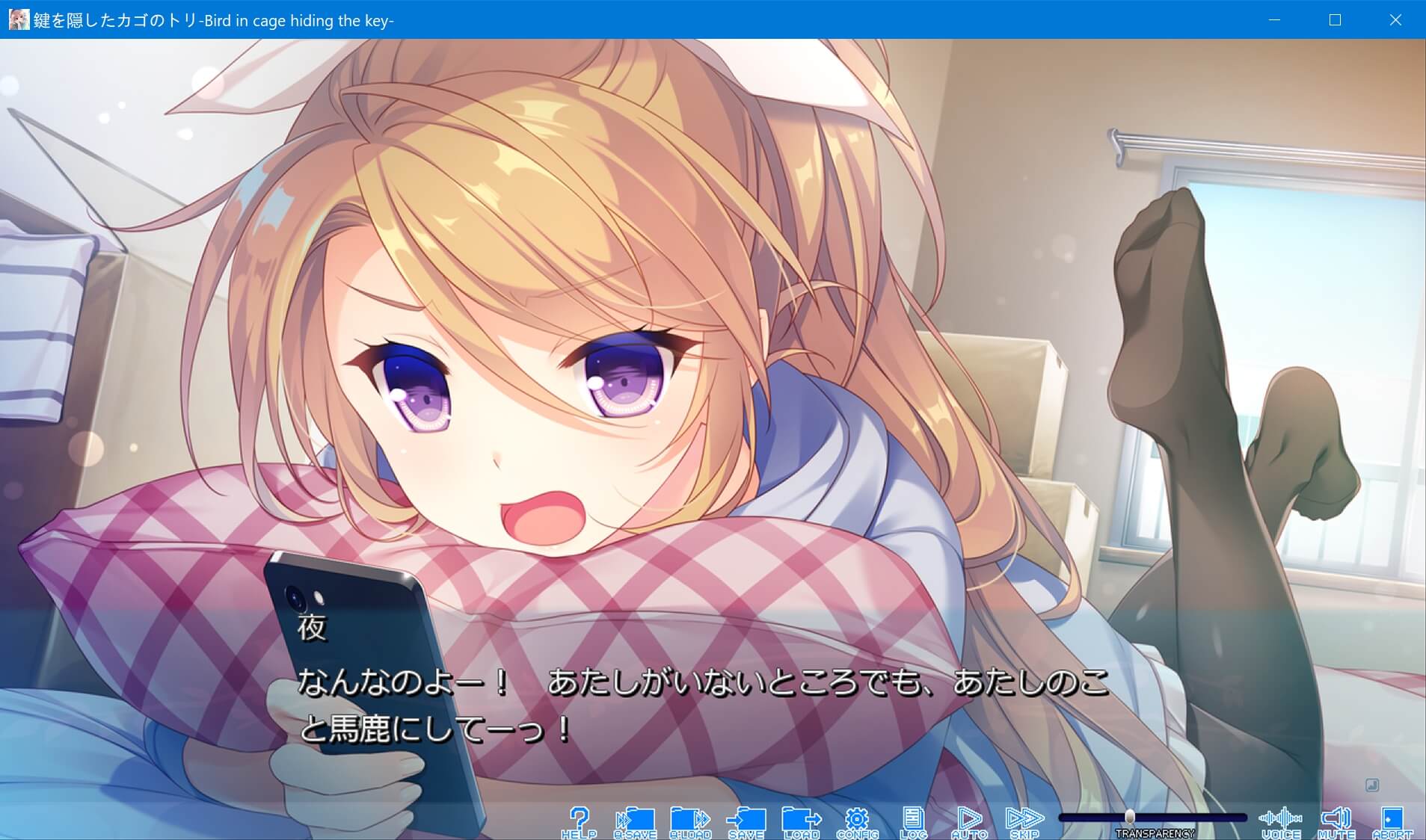The image size is (1426, 840).
Task: Enable SKIP fast-forward mode
Action: point(1024,818)
